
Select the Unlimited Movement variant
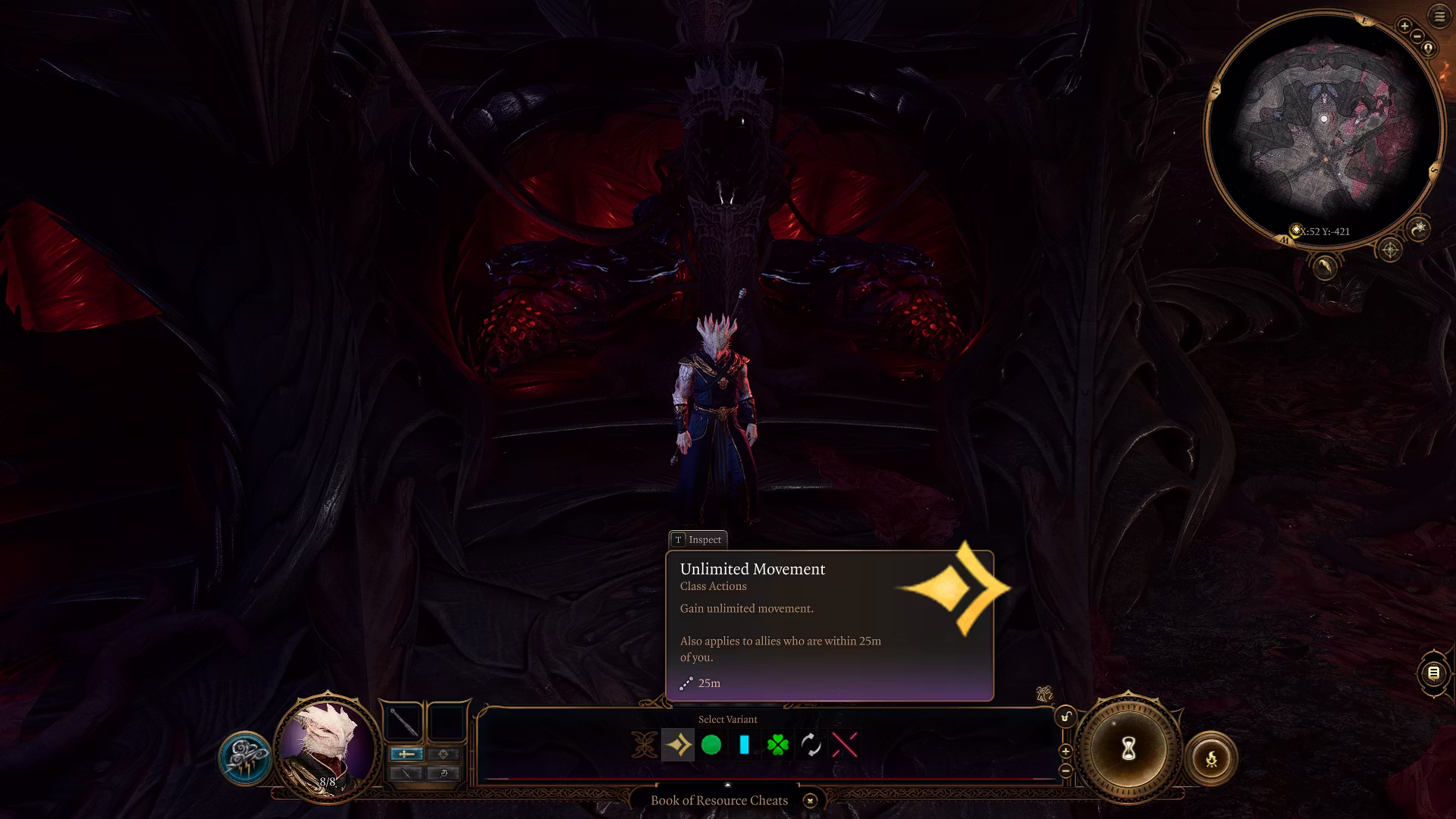[678, 745]
